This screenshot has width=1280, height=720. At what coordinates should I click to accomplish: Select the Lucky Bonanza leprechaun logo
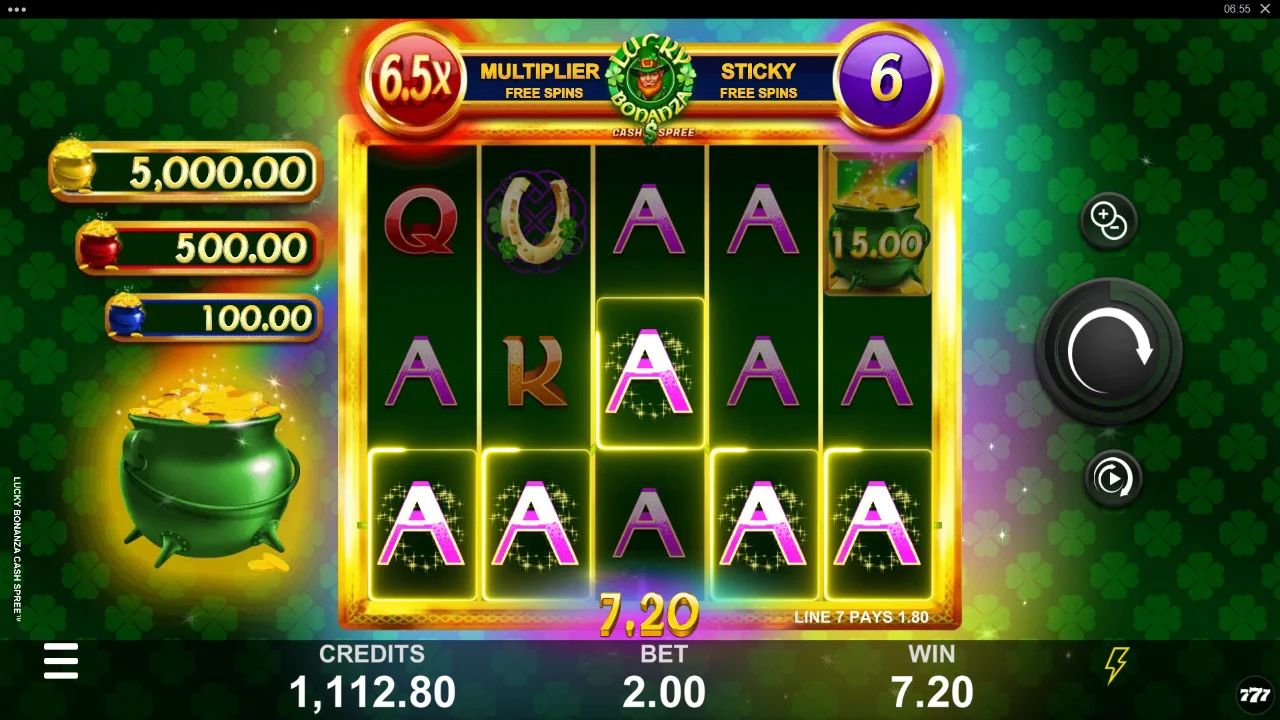pyautogui.click(x=652, y=78)
